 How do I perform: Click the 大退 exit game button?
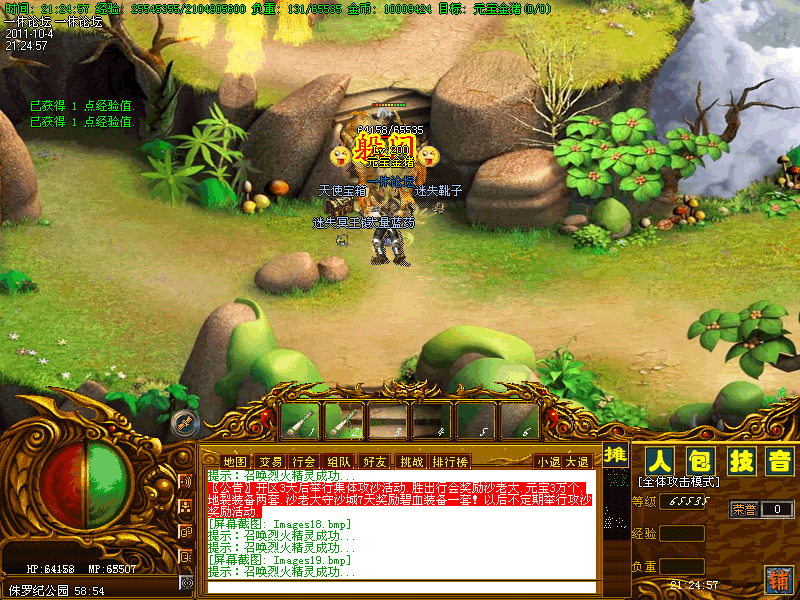click(577, 461)
